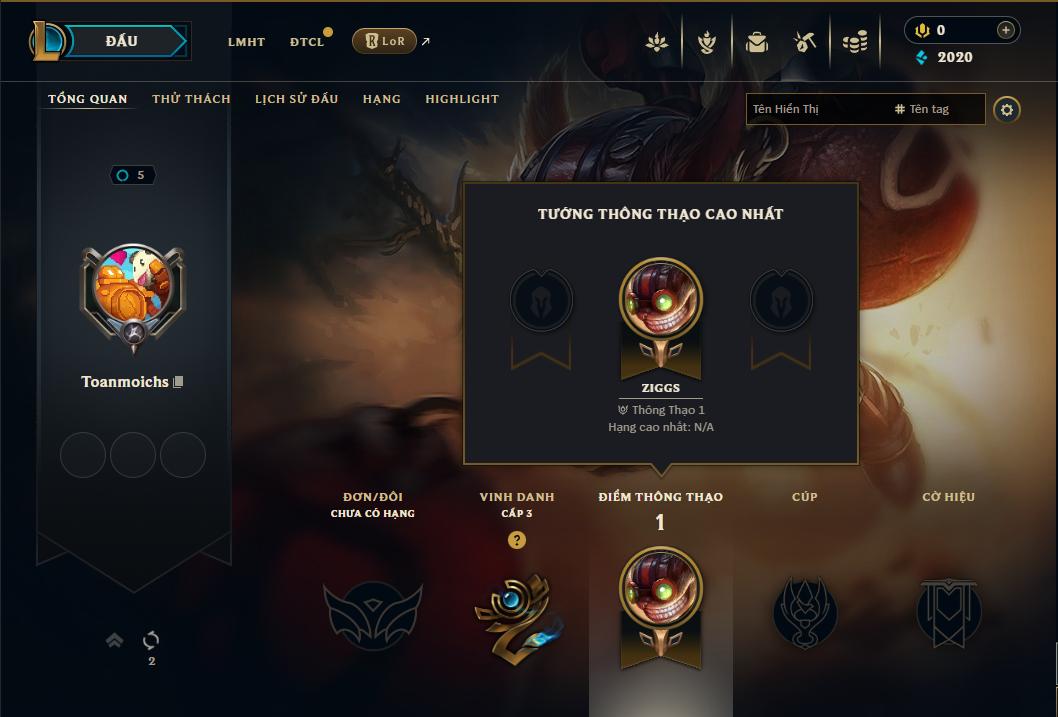Open the coin stack store icon
Viewport: 1058px width, 717px height.
[854, 42]
